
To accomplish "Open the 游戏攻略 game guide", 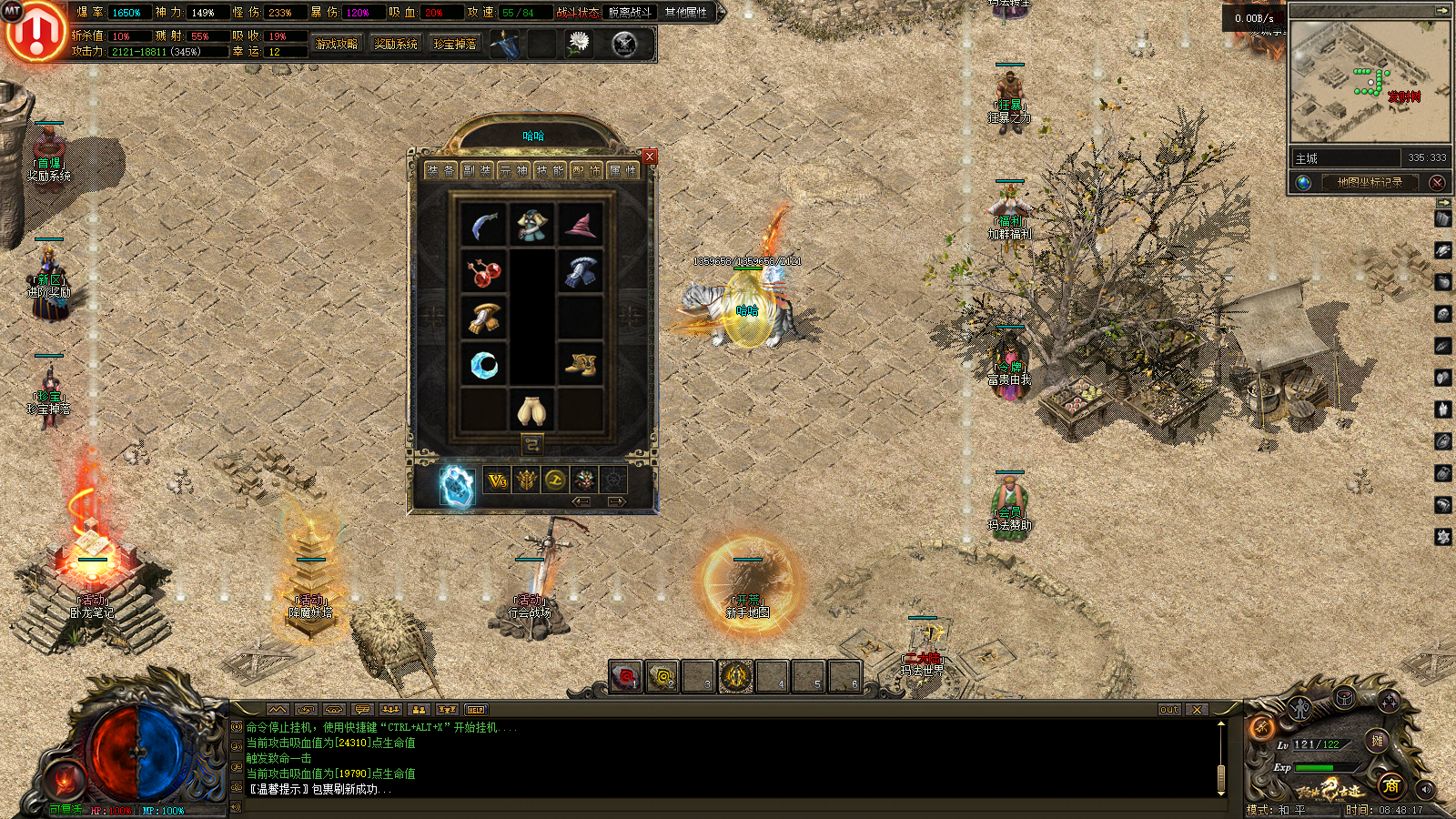I will tap(337, 44).
